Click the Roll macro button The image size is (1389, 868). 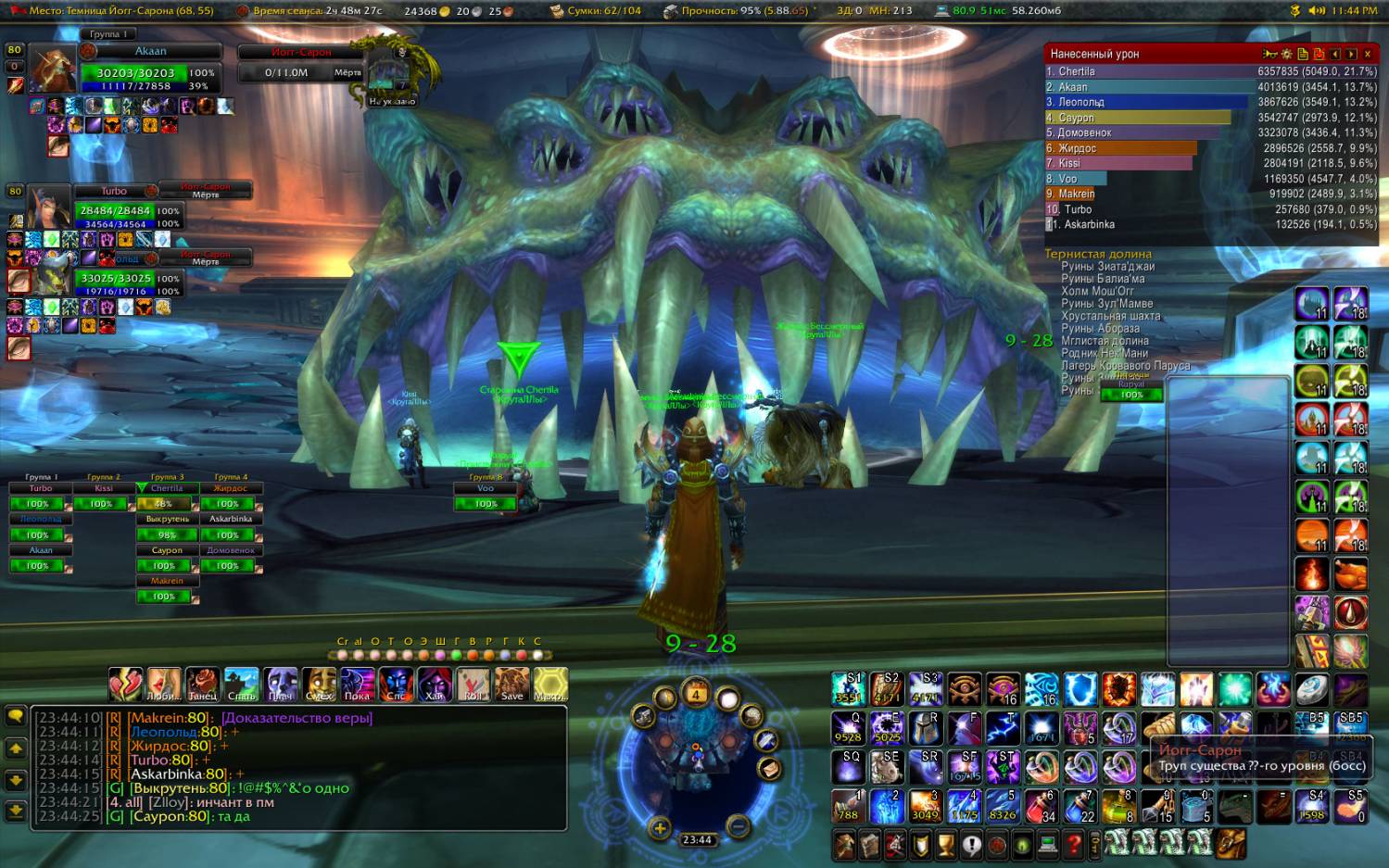point(473,685)
